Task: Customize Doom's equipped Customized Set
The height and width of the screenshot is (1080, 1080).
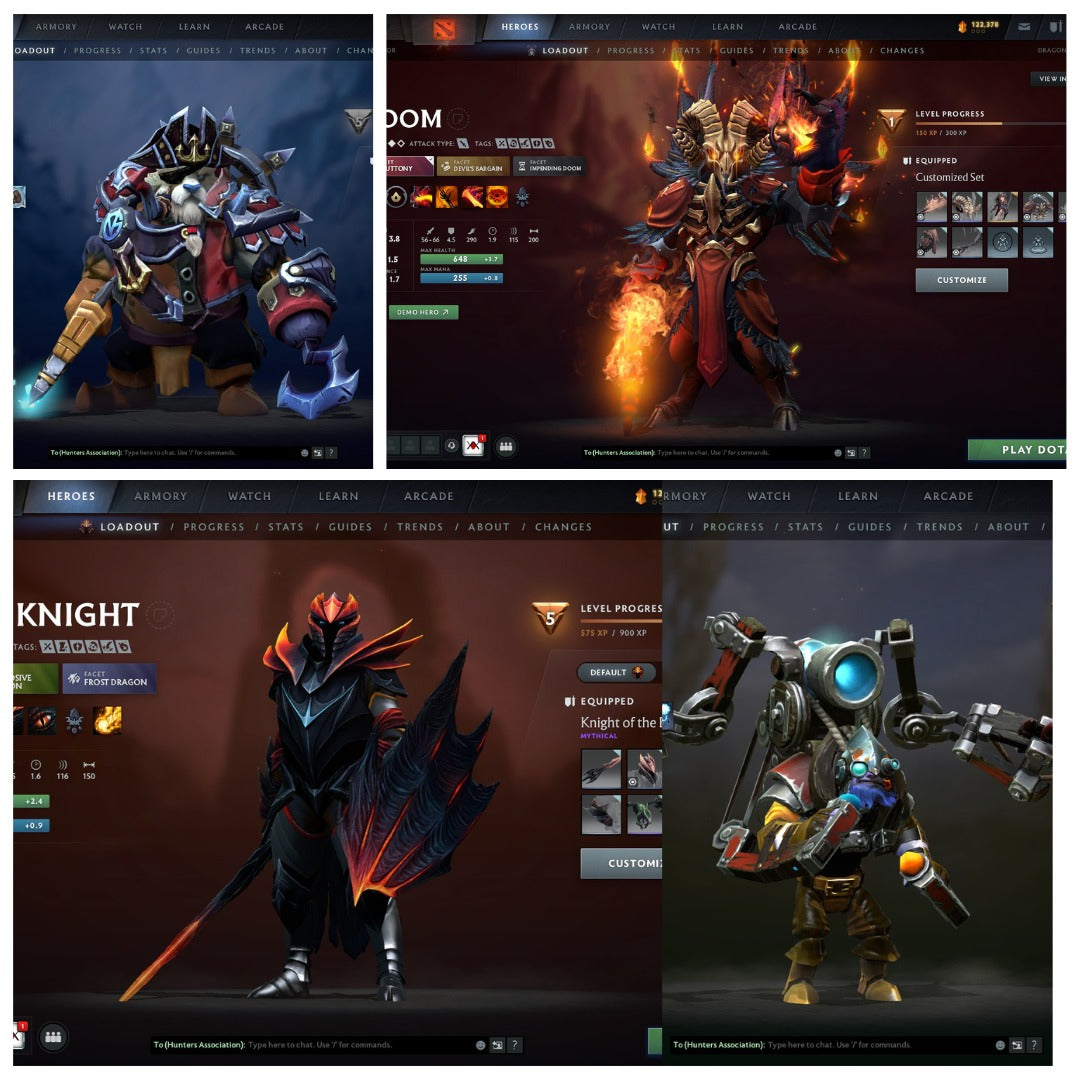Action: tap(961, 280)
